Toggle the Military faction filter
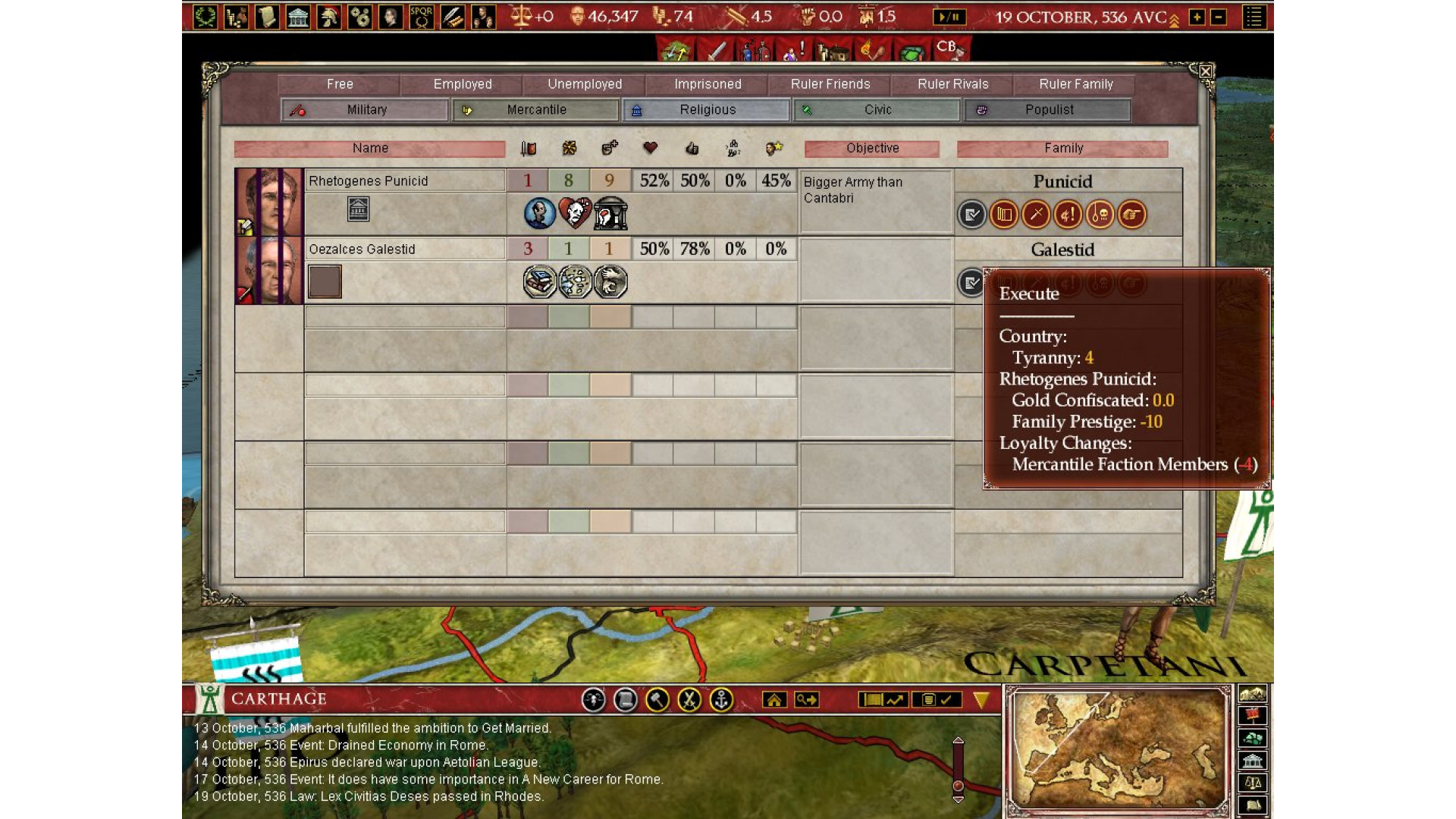Viewport: 1456px width, 819px height. (x=366, y=110)
